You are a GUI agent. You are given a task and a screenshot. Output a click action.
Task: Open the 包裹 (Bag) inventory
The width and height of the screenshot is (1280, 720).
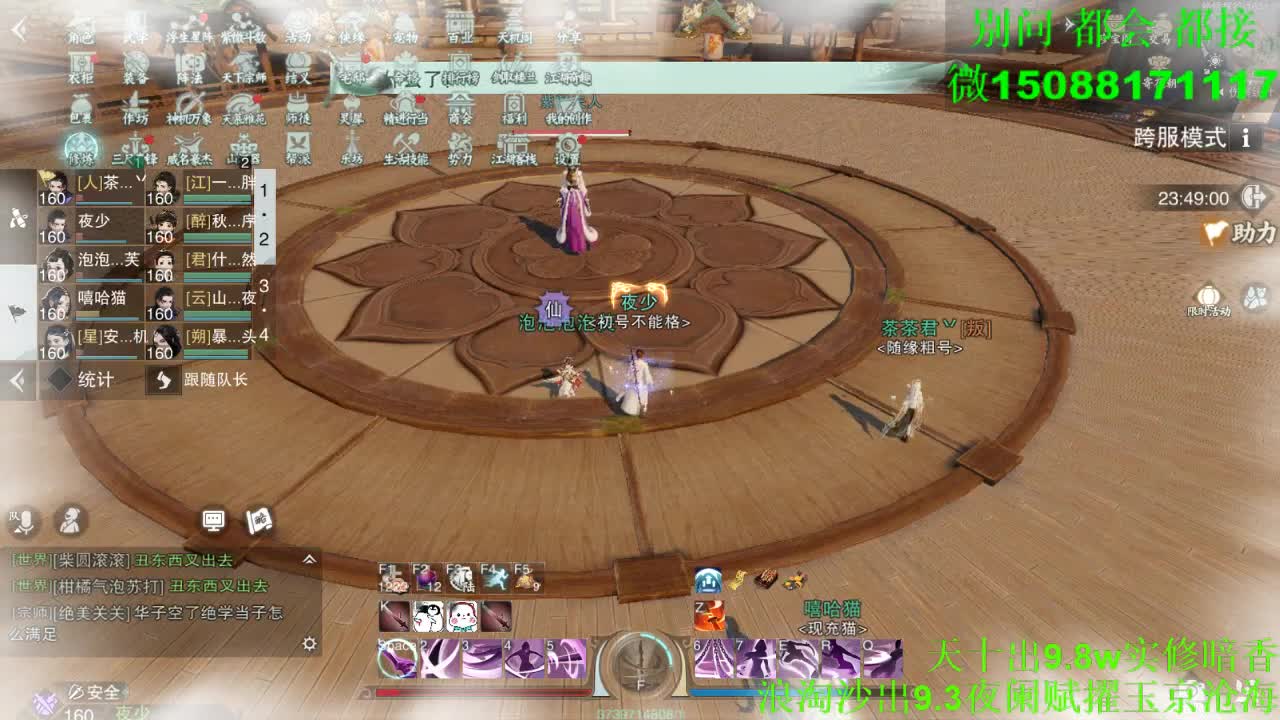coord(80,108)
